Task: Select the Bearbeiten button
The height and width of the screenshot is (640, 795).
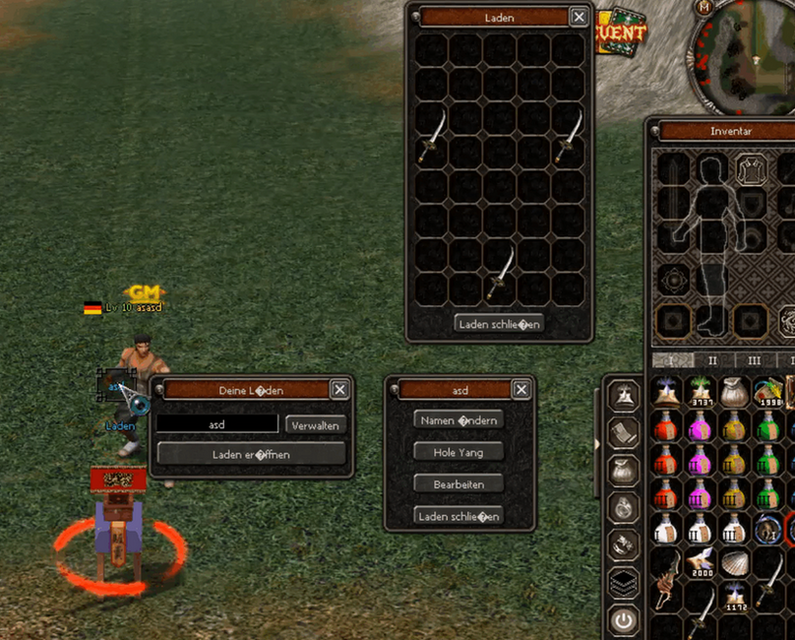Action: click(459, 484)
